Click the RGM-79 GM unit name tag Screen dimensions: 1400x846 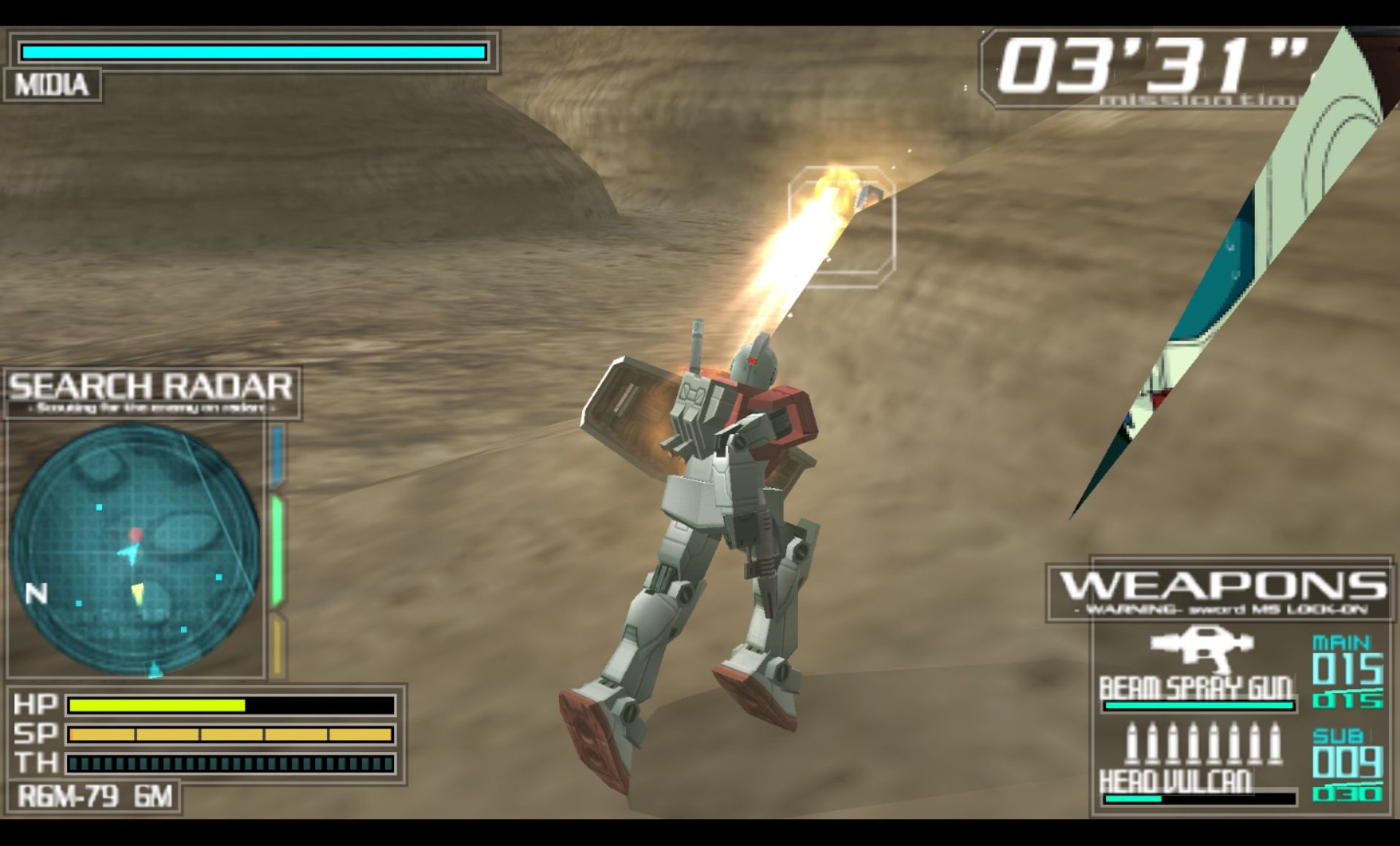coord(94,796)
